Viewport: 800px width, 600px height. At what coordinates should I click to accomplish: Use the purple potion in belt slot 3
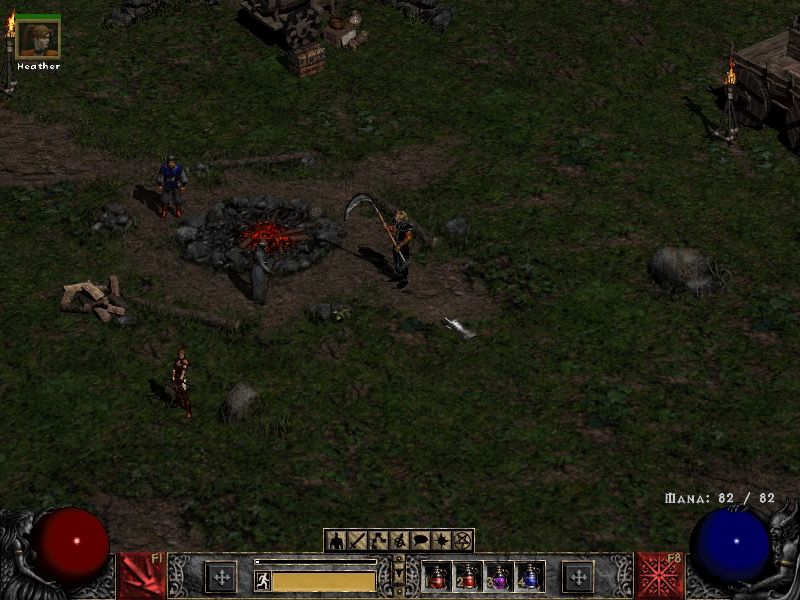(x=499, y=577)
